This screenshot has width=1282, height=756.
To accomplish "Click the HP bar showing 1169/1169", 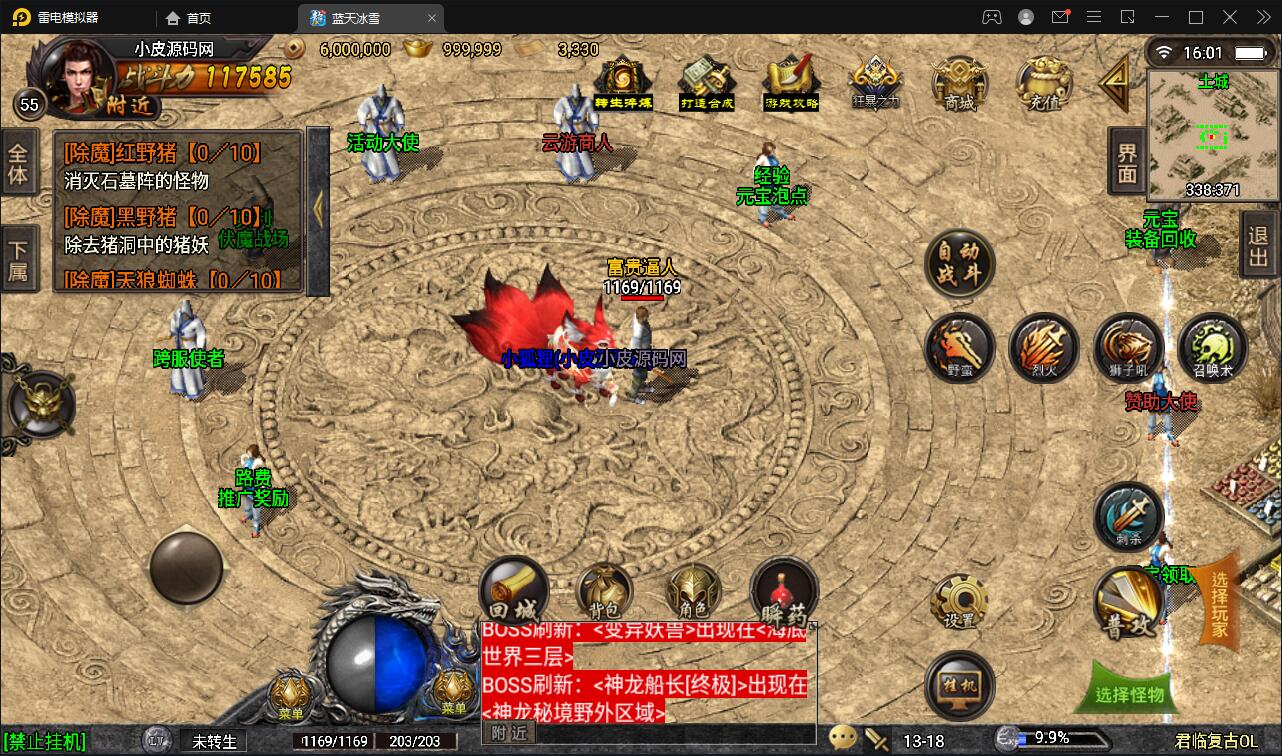I will [337, 741].
